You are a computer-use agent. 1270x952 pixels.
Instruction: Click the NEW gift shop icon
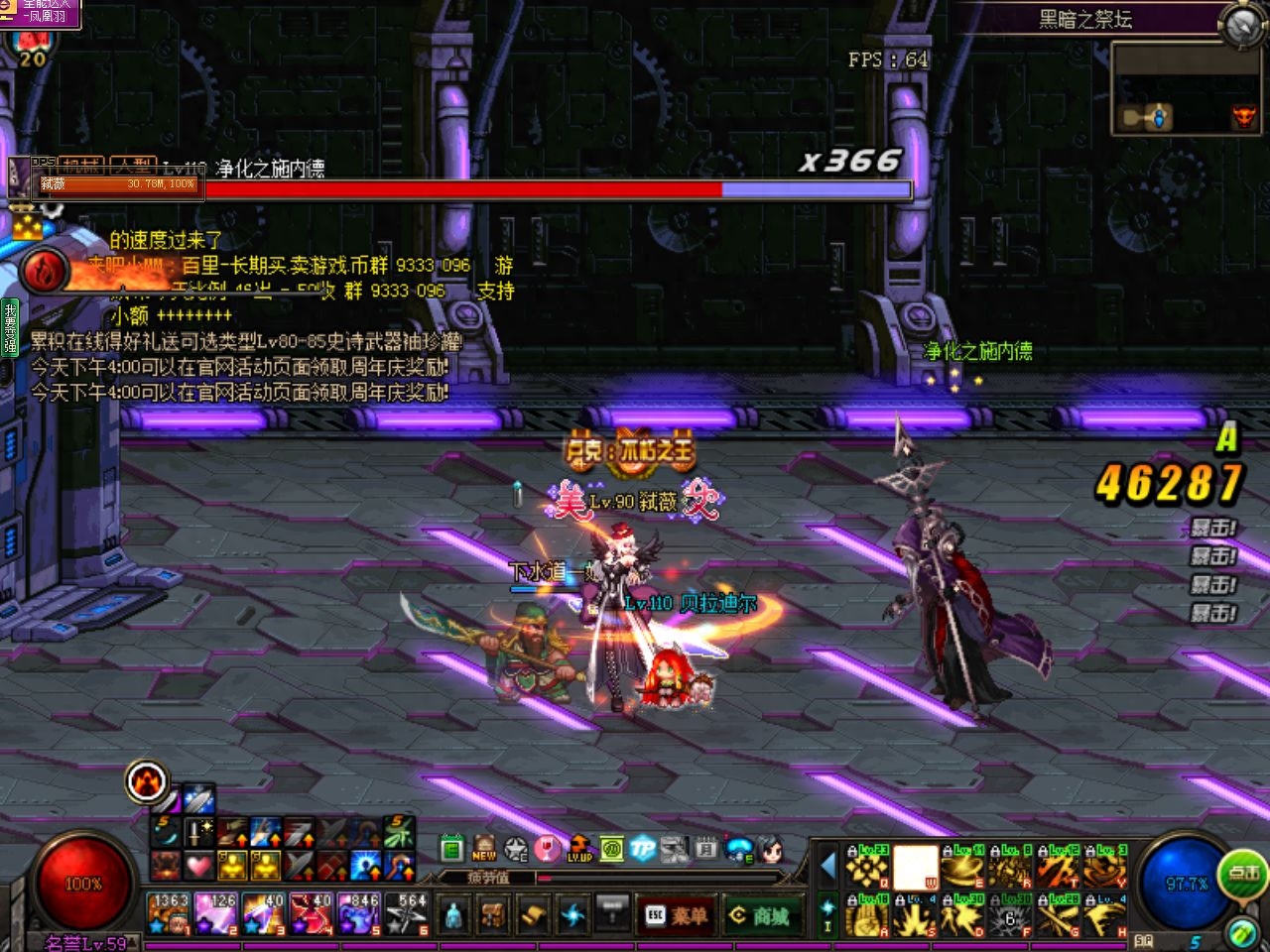pos(484,848)
